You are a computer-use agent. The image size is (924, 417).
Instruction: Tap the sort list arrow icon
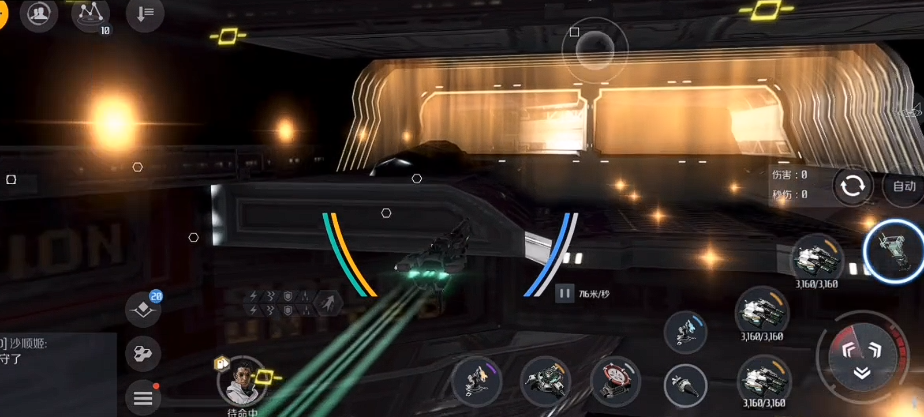pos(146,14)
